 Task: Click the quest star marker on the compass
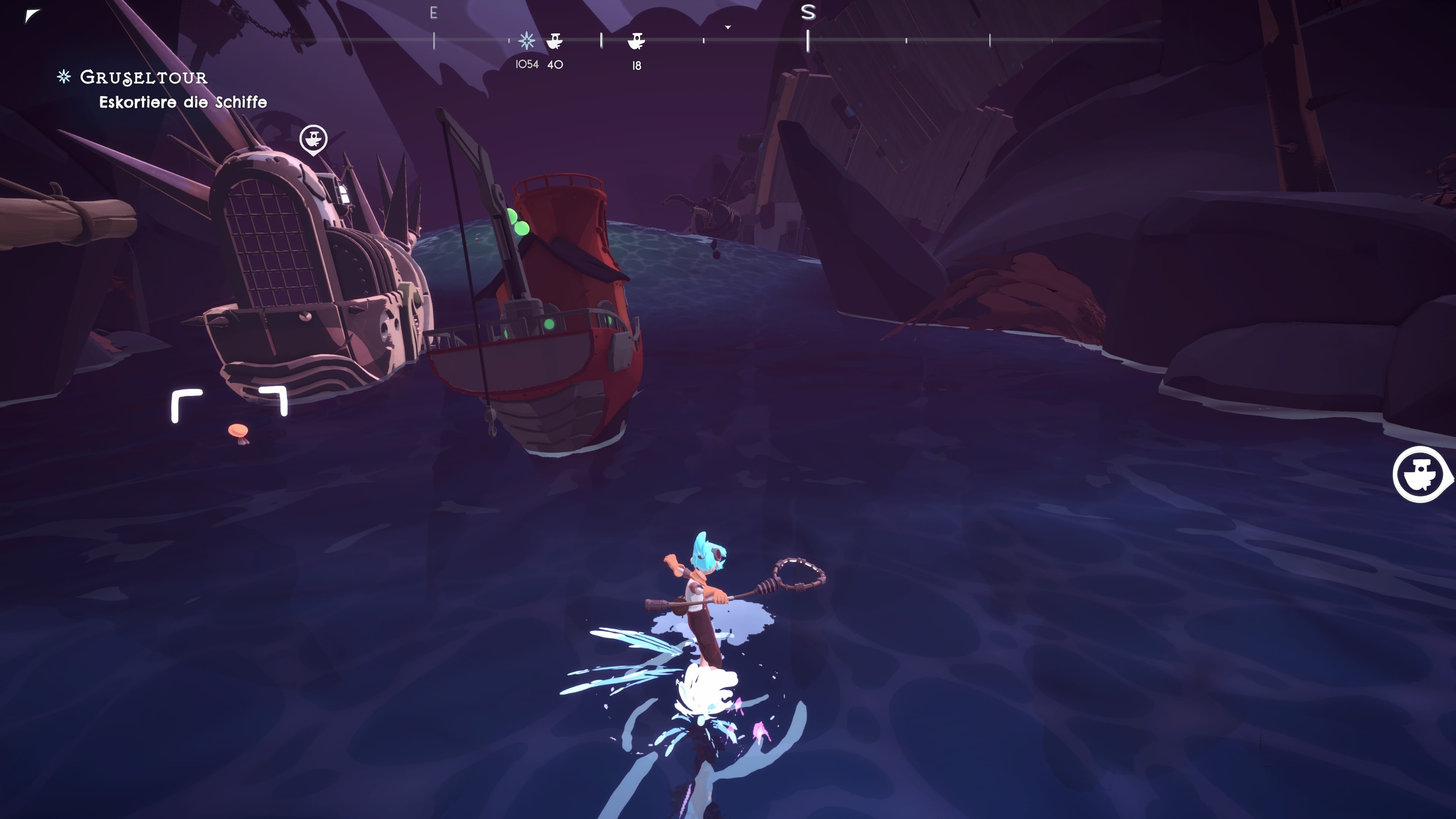(527, 41)
